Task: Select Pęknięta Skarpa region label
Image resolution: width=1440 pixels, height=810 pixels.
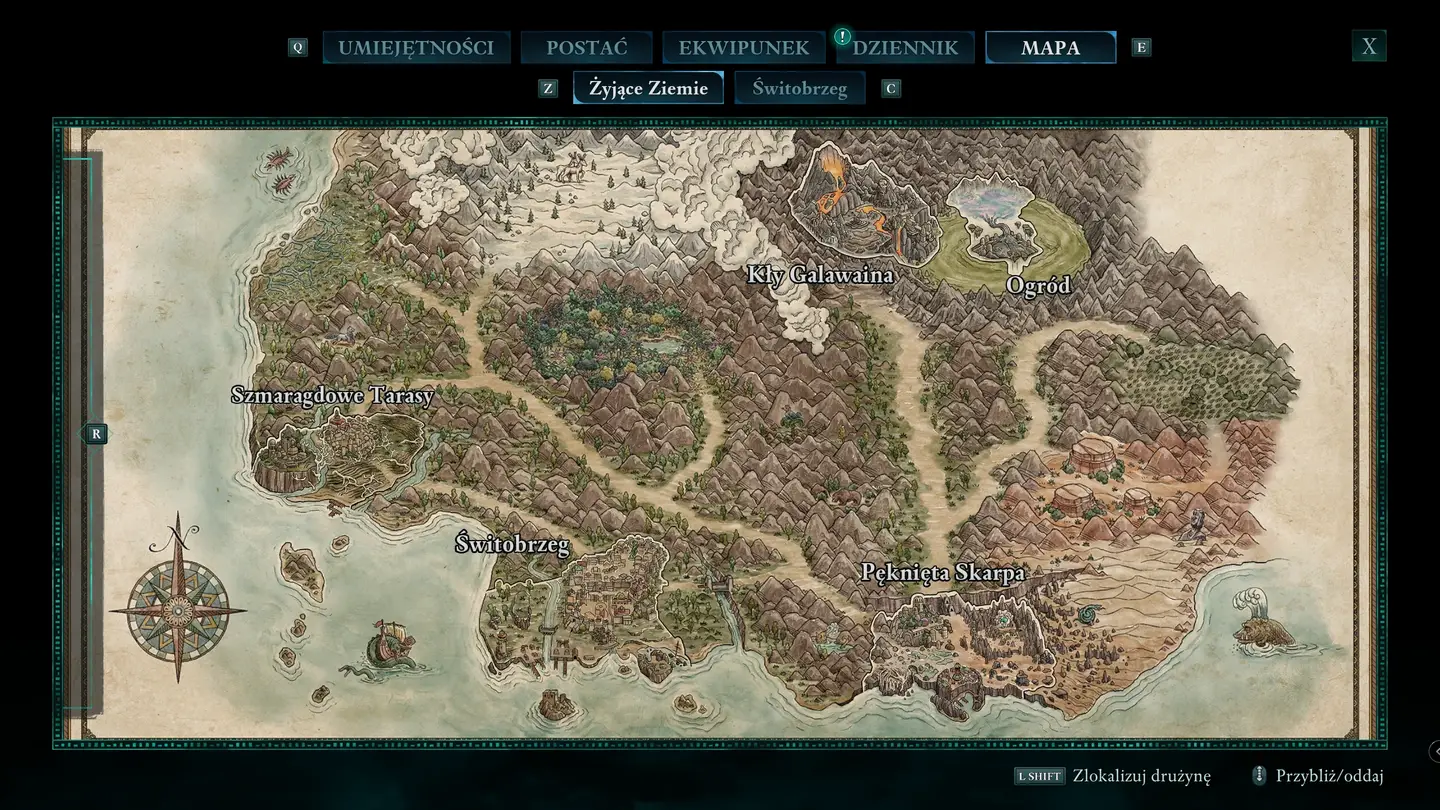Action: 943,573
